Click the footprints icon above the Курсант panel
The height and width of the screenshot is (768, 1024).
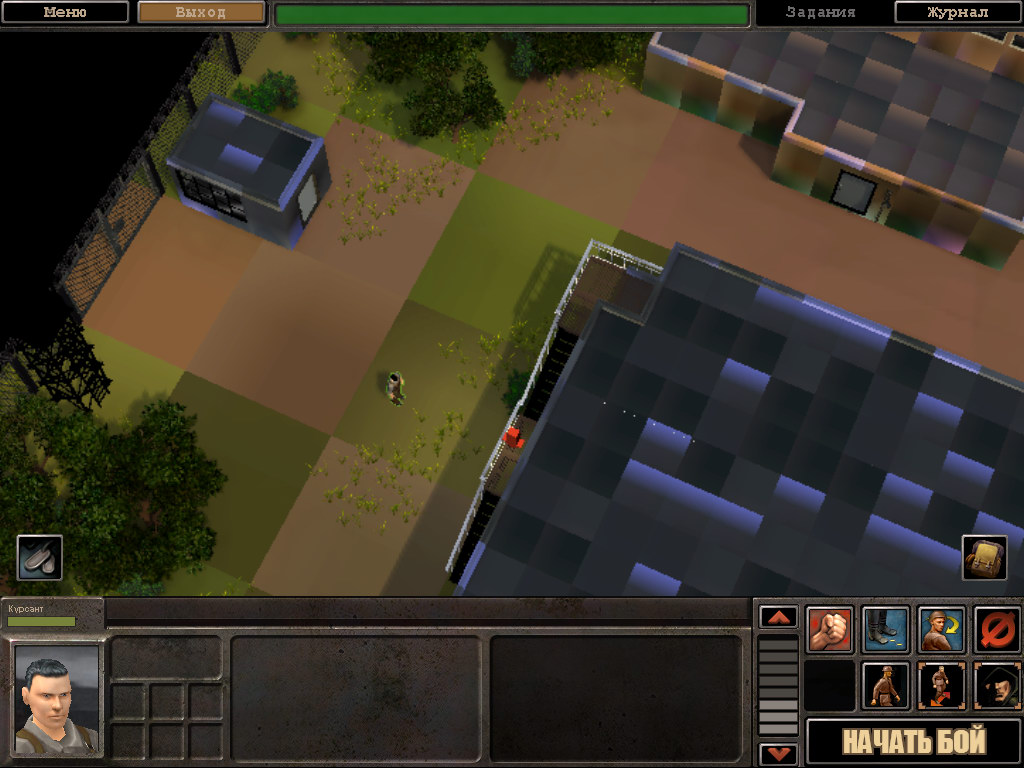click(40, 557)
